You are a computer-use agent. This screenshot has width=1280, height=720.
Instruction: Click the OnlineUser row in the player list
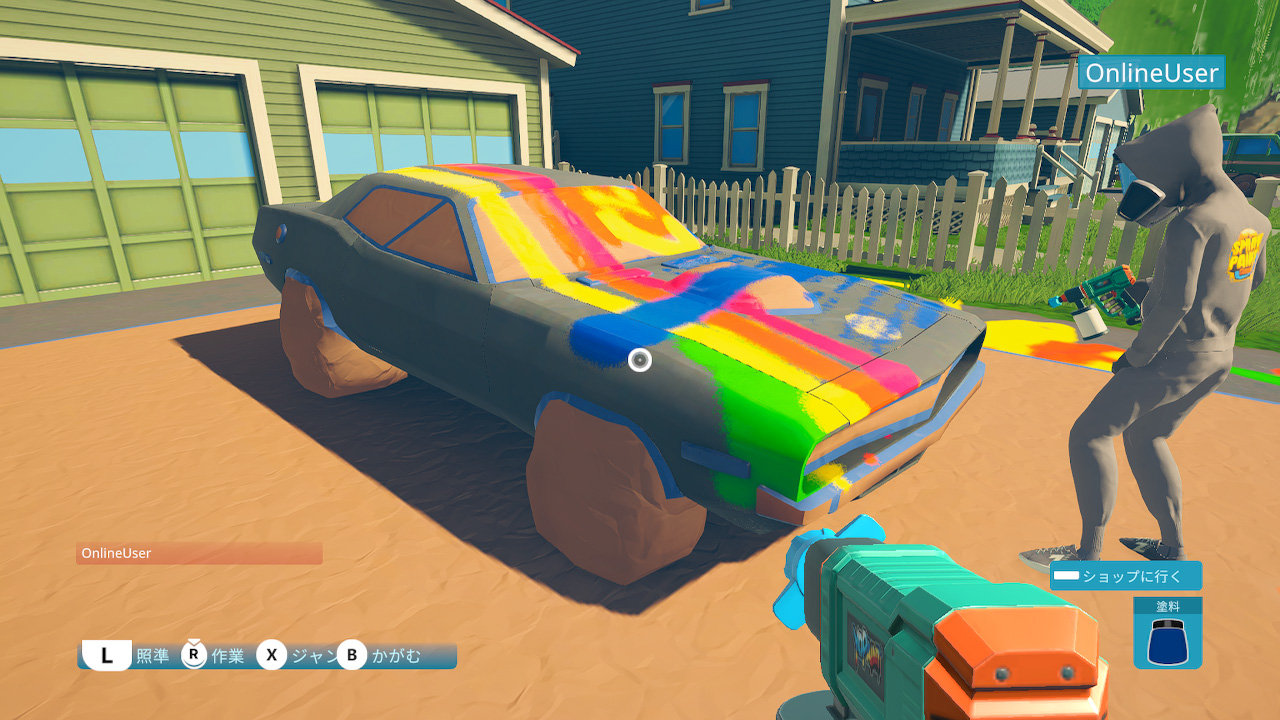199,553
